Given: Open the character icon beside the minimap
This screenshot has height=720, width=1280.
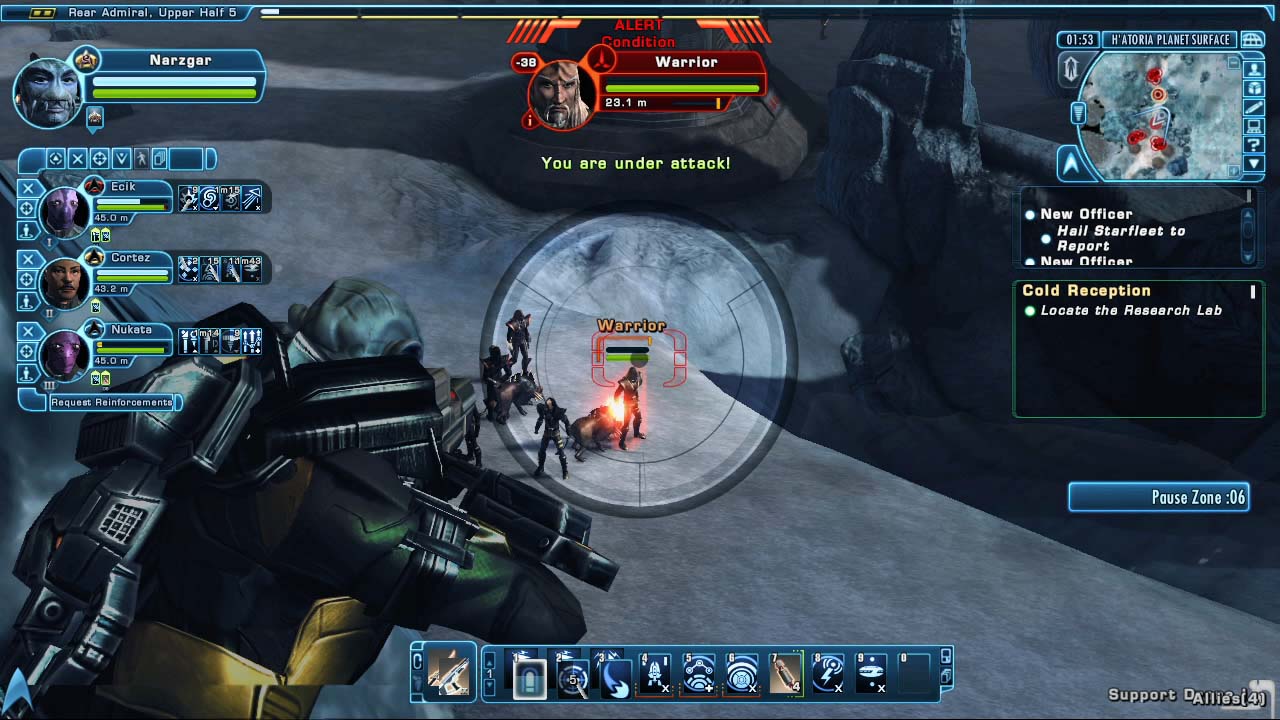Looking at the screenshot, I should [1254, 69].
